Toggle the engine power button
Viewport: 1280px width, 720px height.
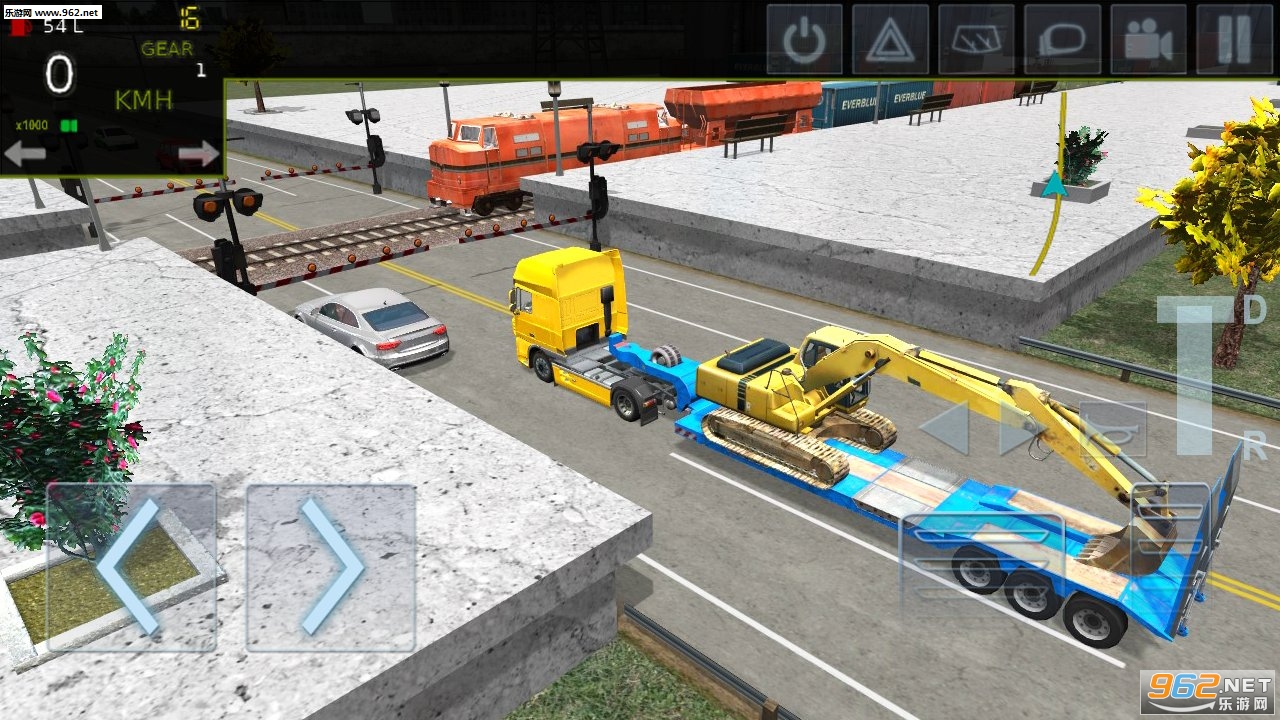pyautogui.click(x=804, y=40)
